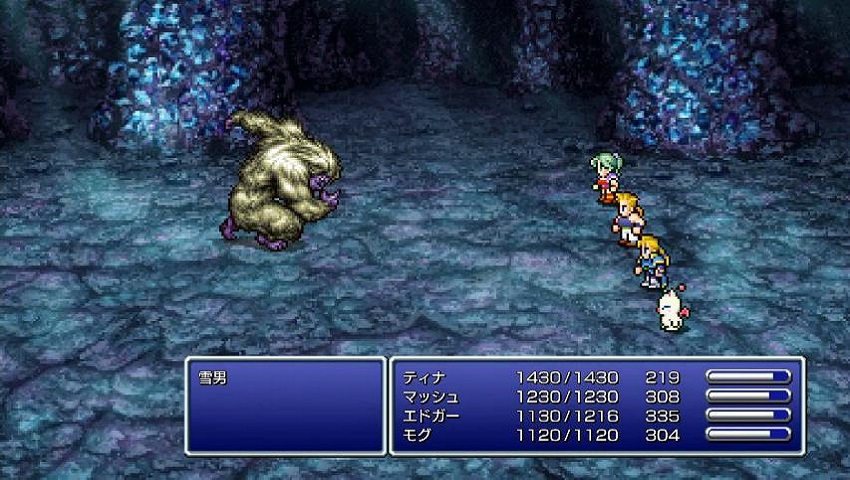This screenshot has width=850, height=480.
Task: Click モグ's row in the party window
Action: click(416, 435)
